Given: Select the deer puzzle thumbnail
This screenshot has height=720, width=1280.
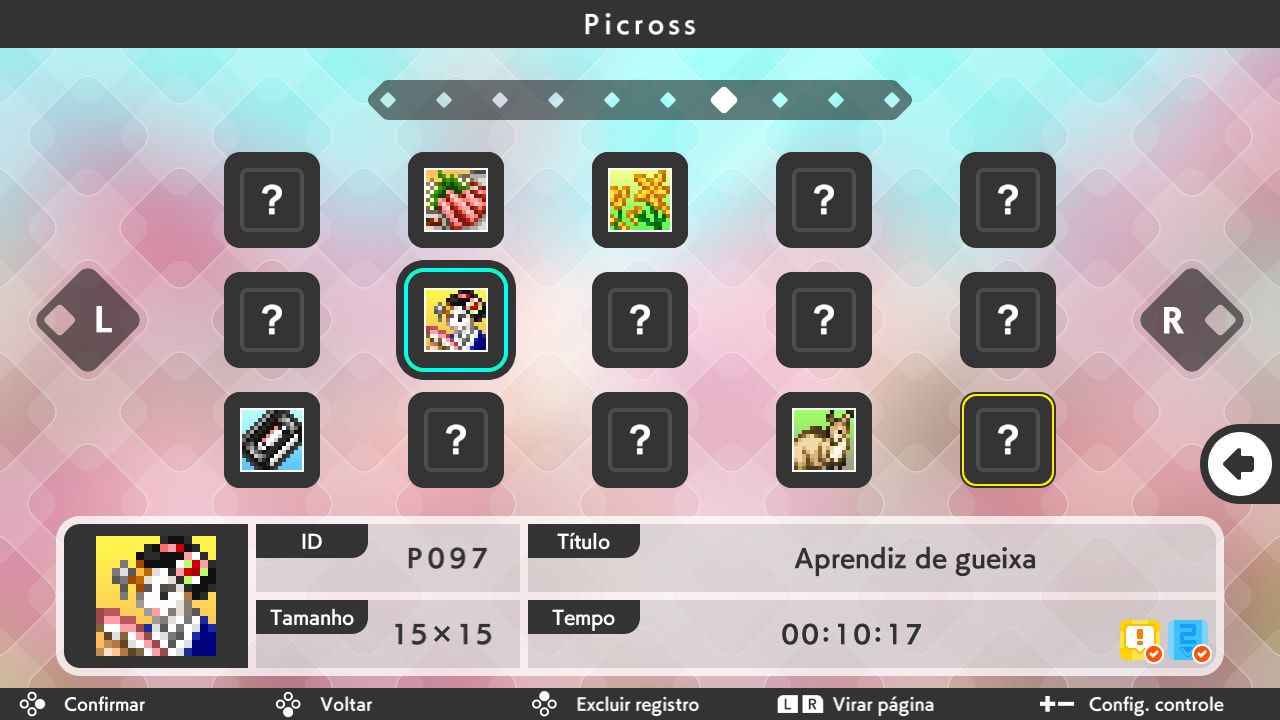Looking at the screenshot, I should pyautogui.click(x=823, y=440).
